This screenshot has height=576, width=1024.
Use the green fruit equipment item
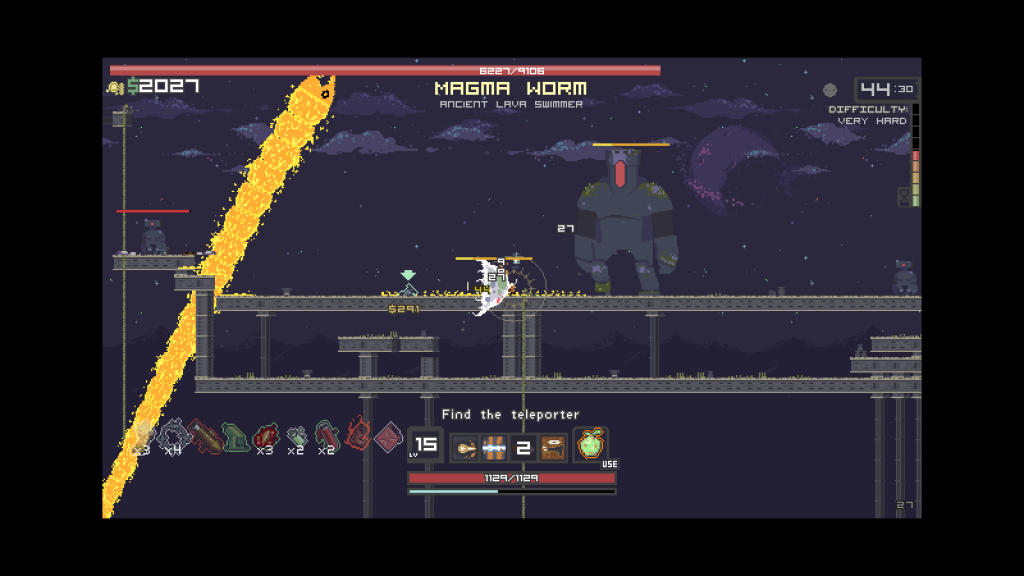coord(590,445)
